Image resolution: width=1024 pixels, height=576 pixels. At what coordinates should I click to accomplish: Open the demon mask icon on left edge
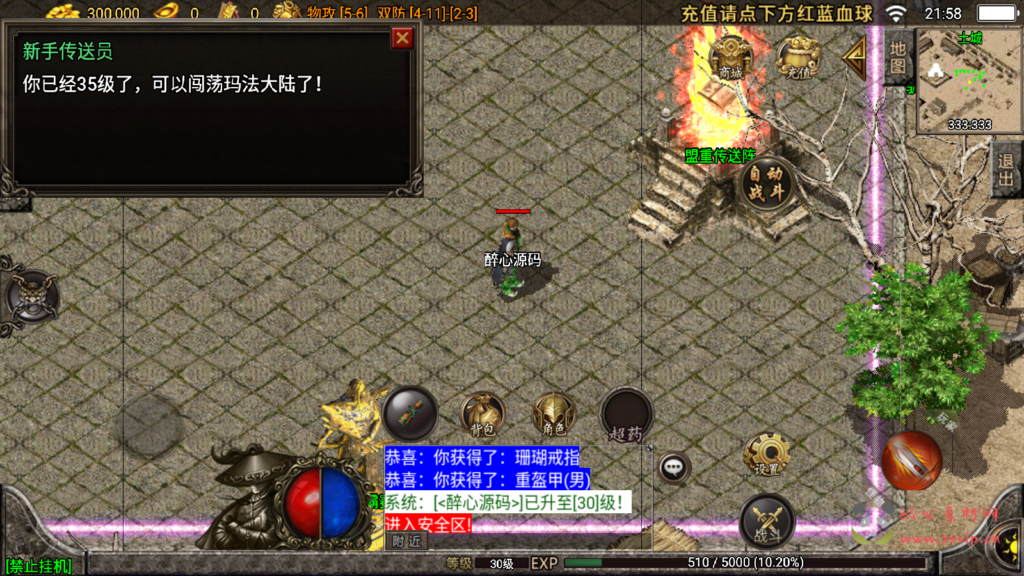(x=28, y=297)
